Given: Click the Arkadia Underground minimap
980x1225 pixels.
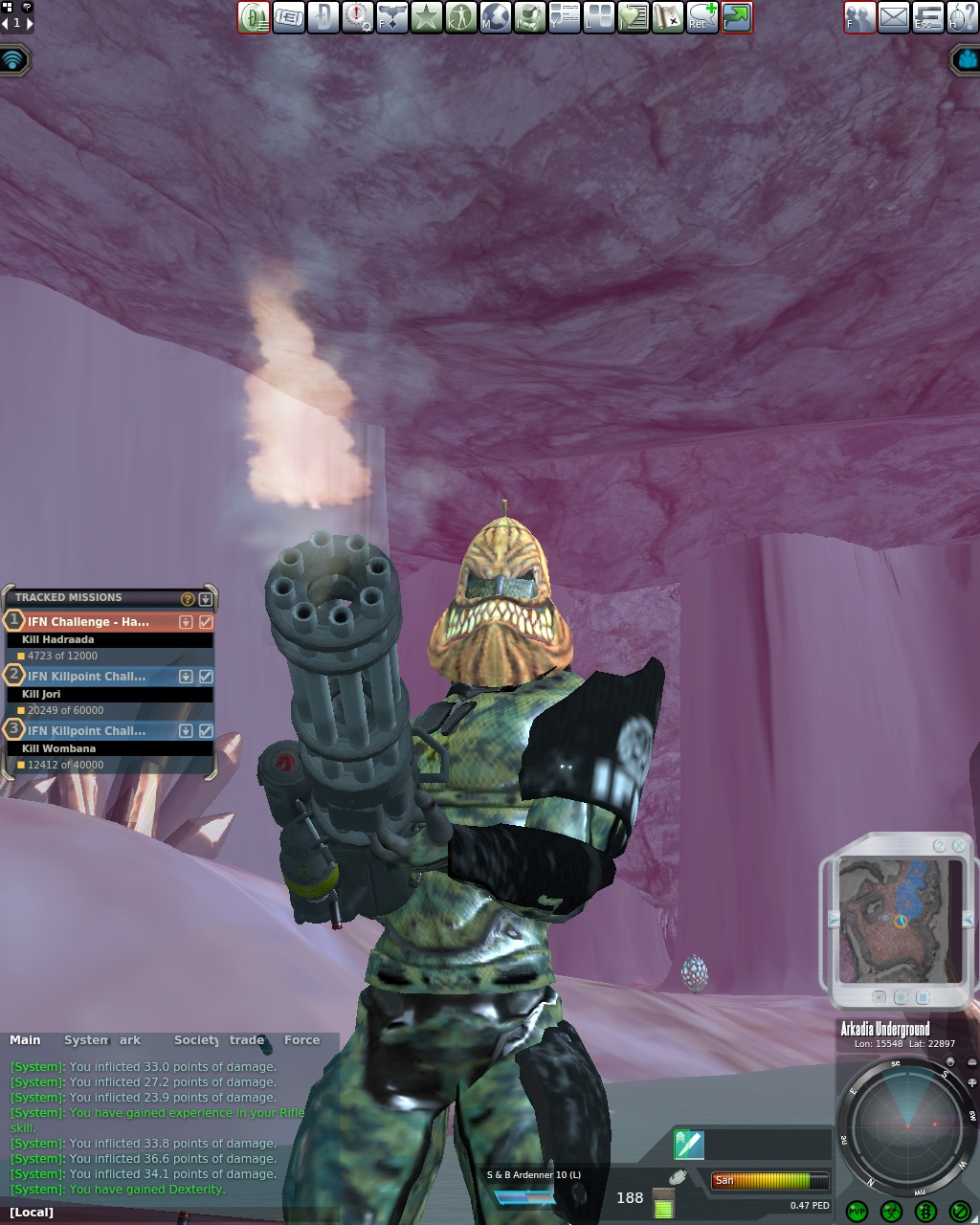Looking at the screenshot, I should (900, 921).
